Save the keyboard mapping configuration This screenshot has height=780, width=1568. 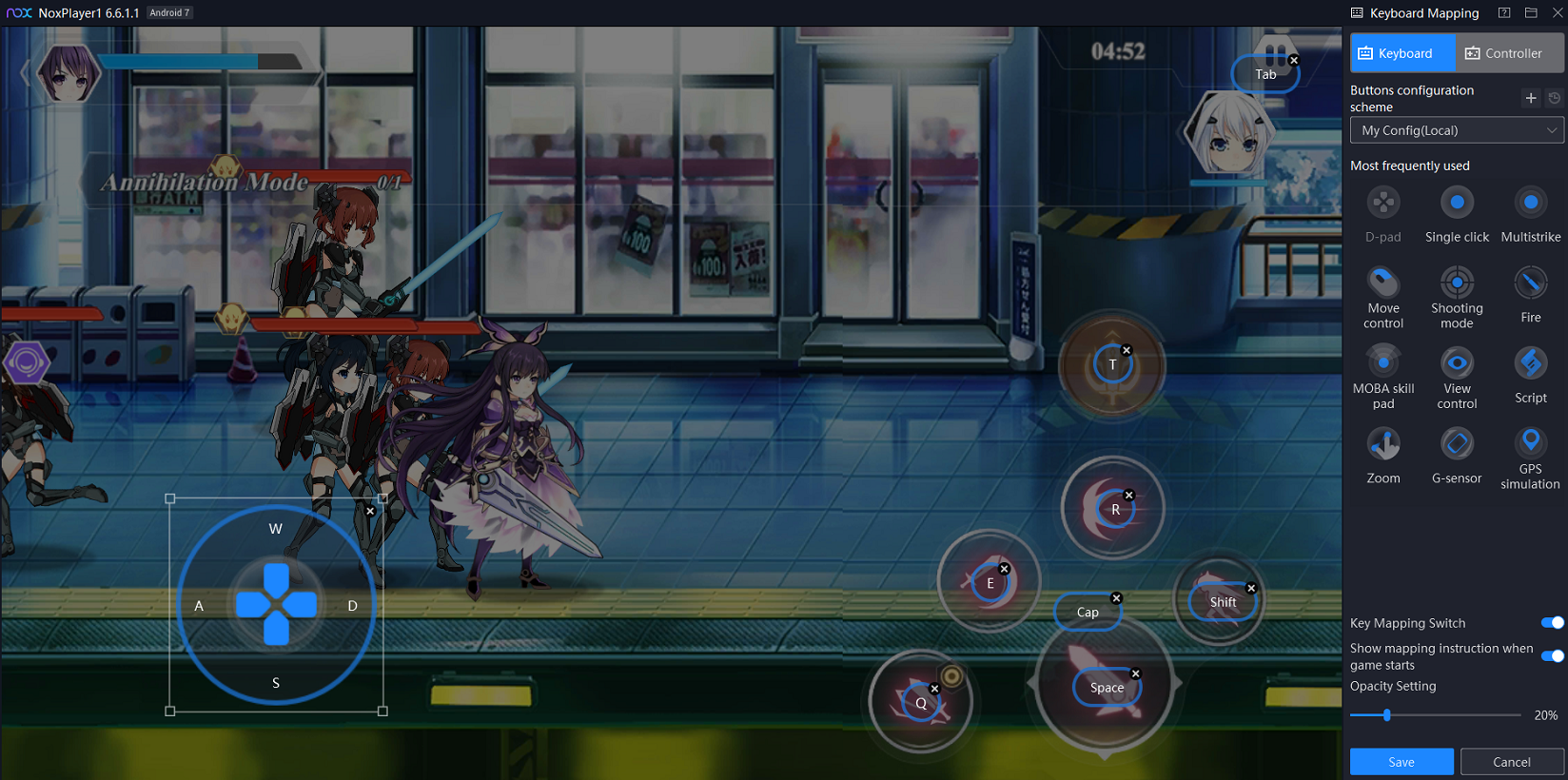pyautogui.click(x=1401, y=762)
